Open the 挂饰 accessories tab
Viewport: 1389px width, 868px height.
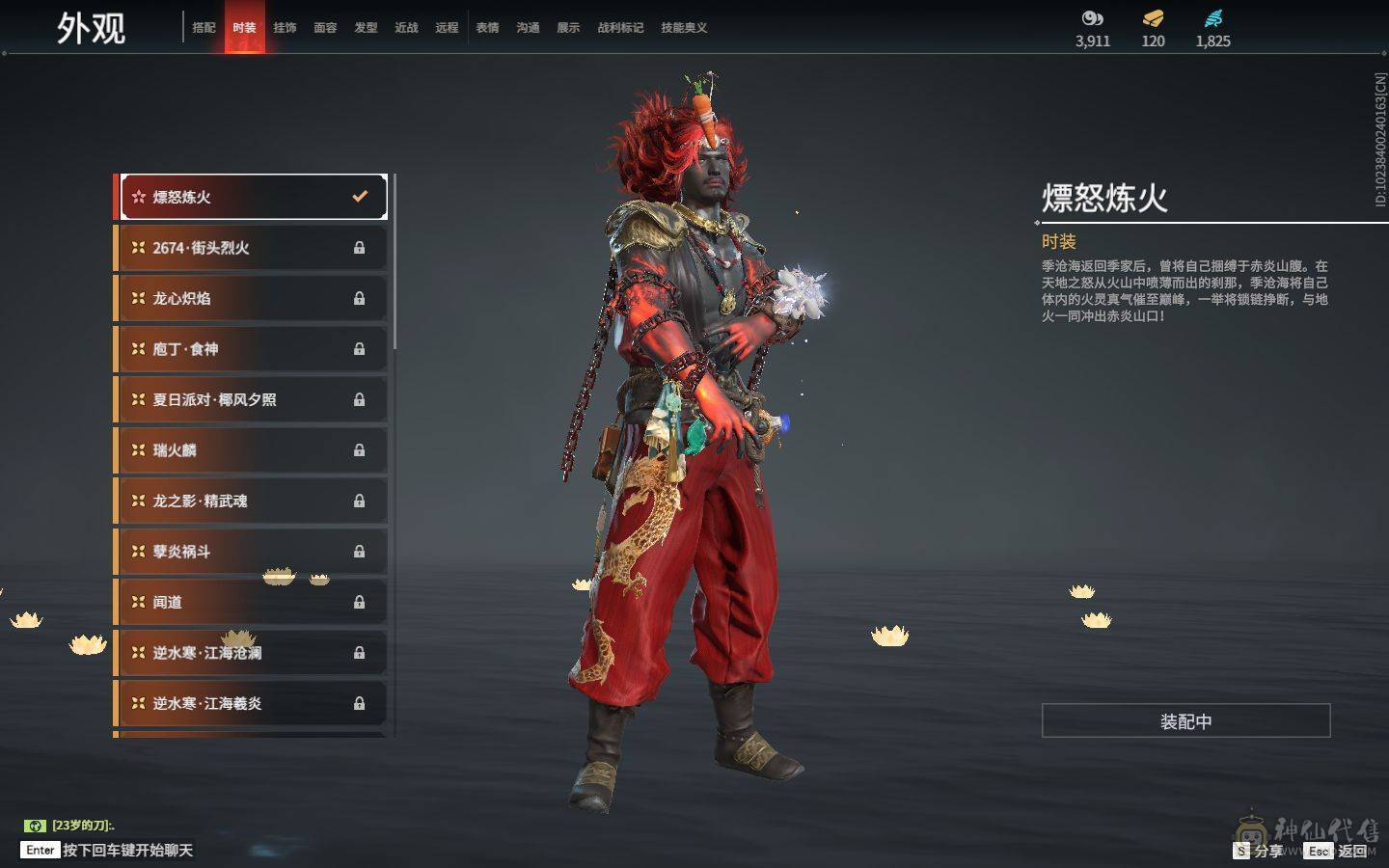tap(285, 28)
